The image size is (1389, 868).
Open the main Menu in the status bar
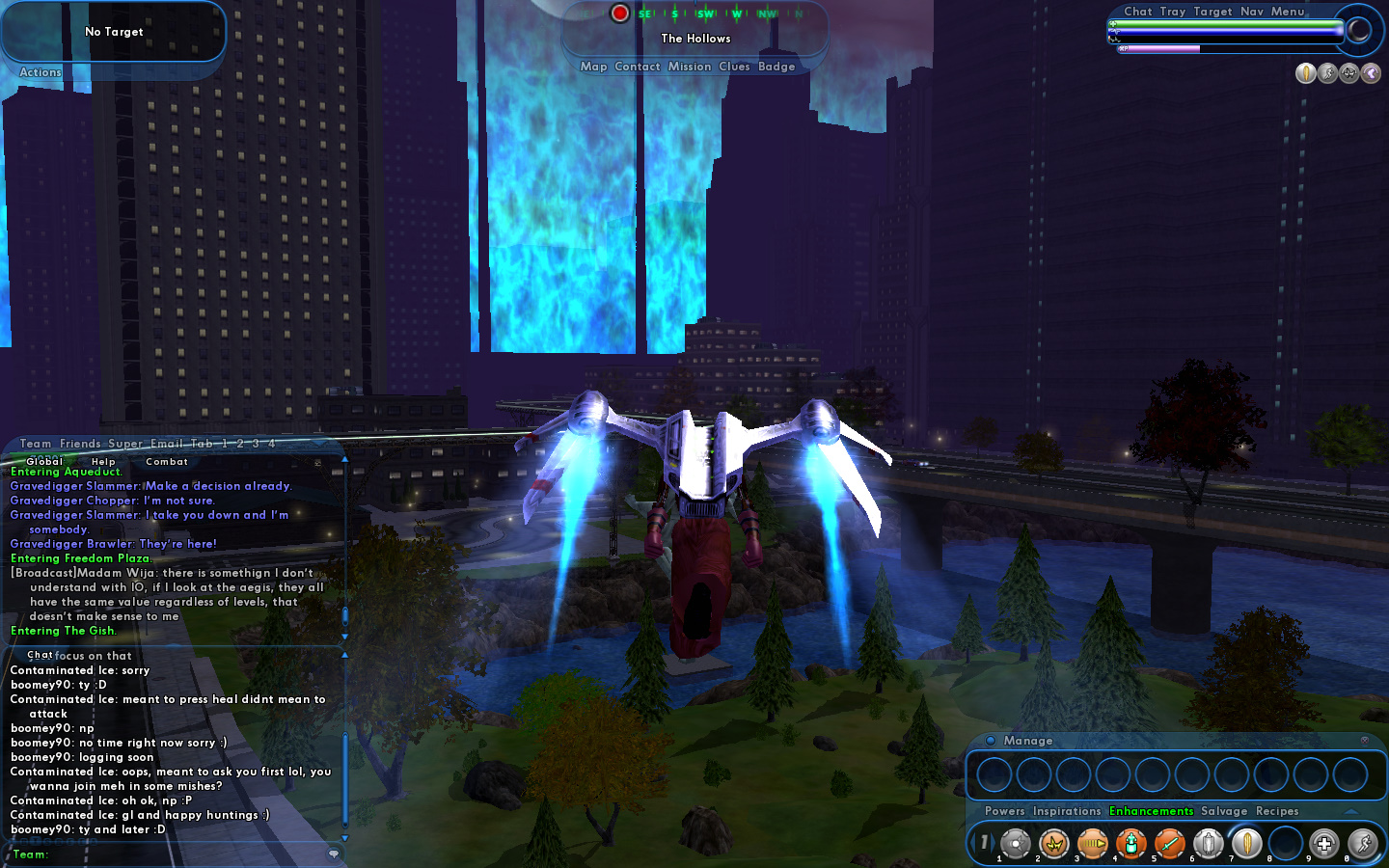pyautogui.click(x=1287, y=12)
